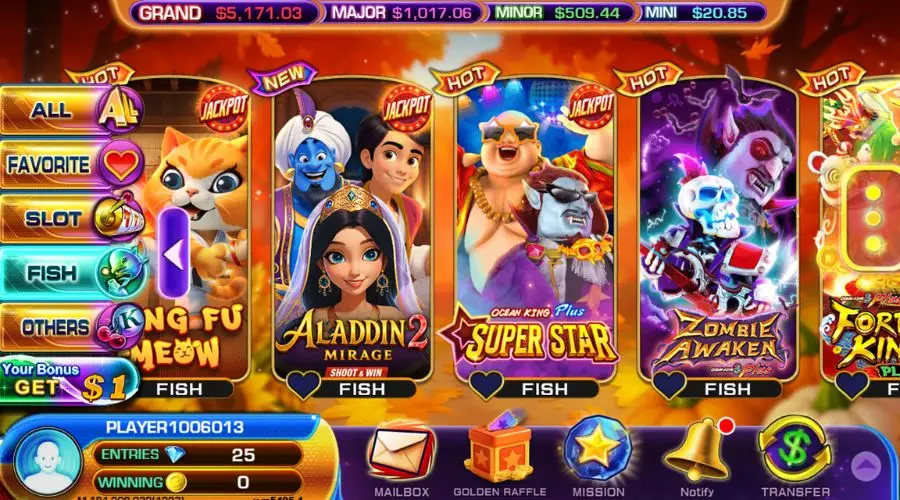This screenshot has width=900, height=500.
Task: Mark Zombie Awaken as favorite with heart
Action: coord(668,385)
